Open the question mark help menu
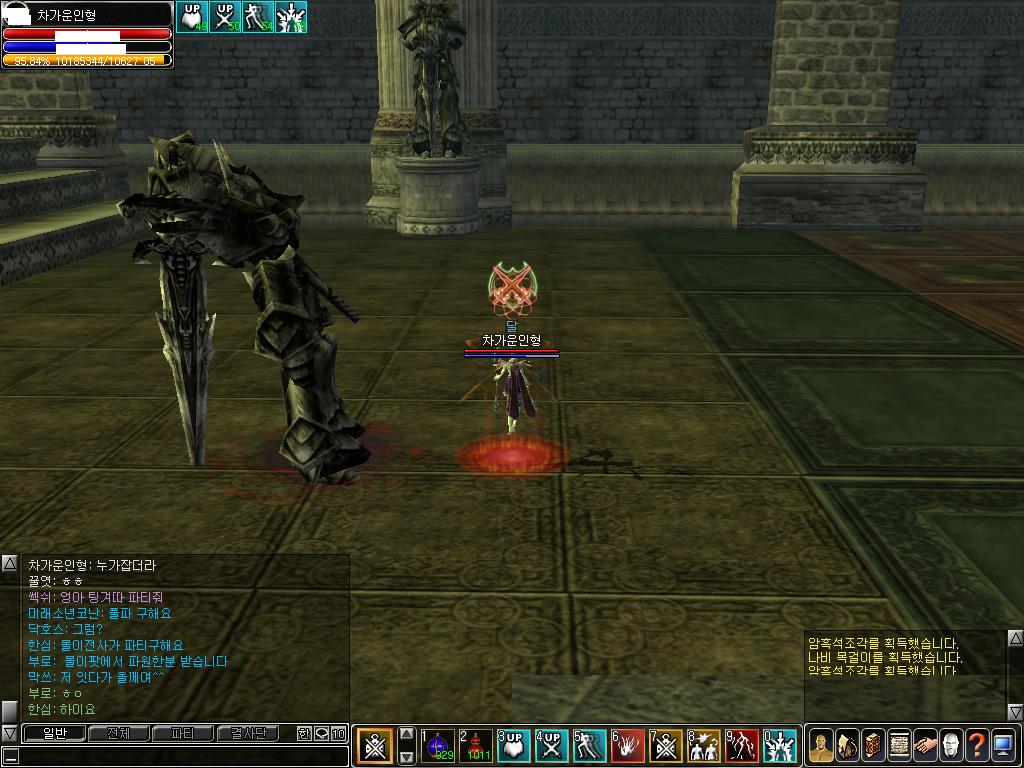This screenshot has width=1024, height=768. [x=977, y=745]
